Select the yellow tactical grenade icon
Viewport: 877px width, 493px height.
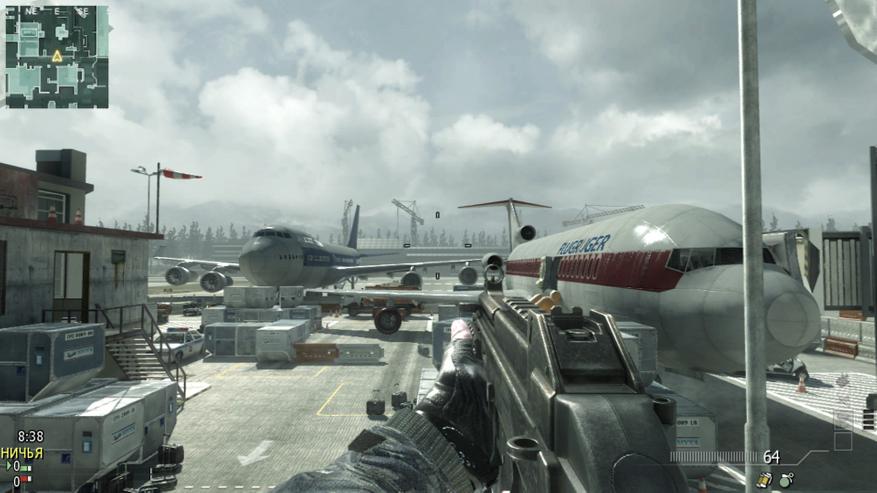[x=764, y=481]
